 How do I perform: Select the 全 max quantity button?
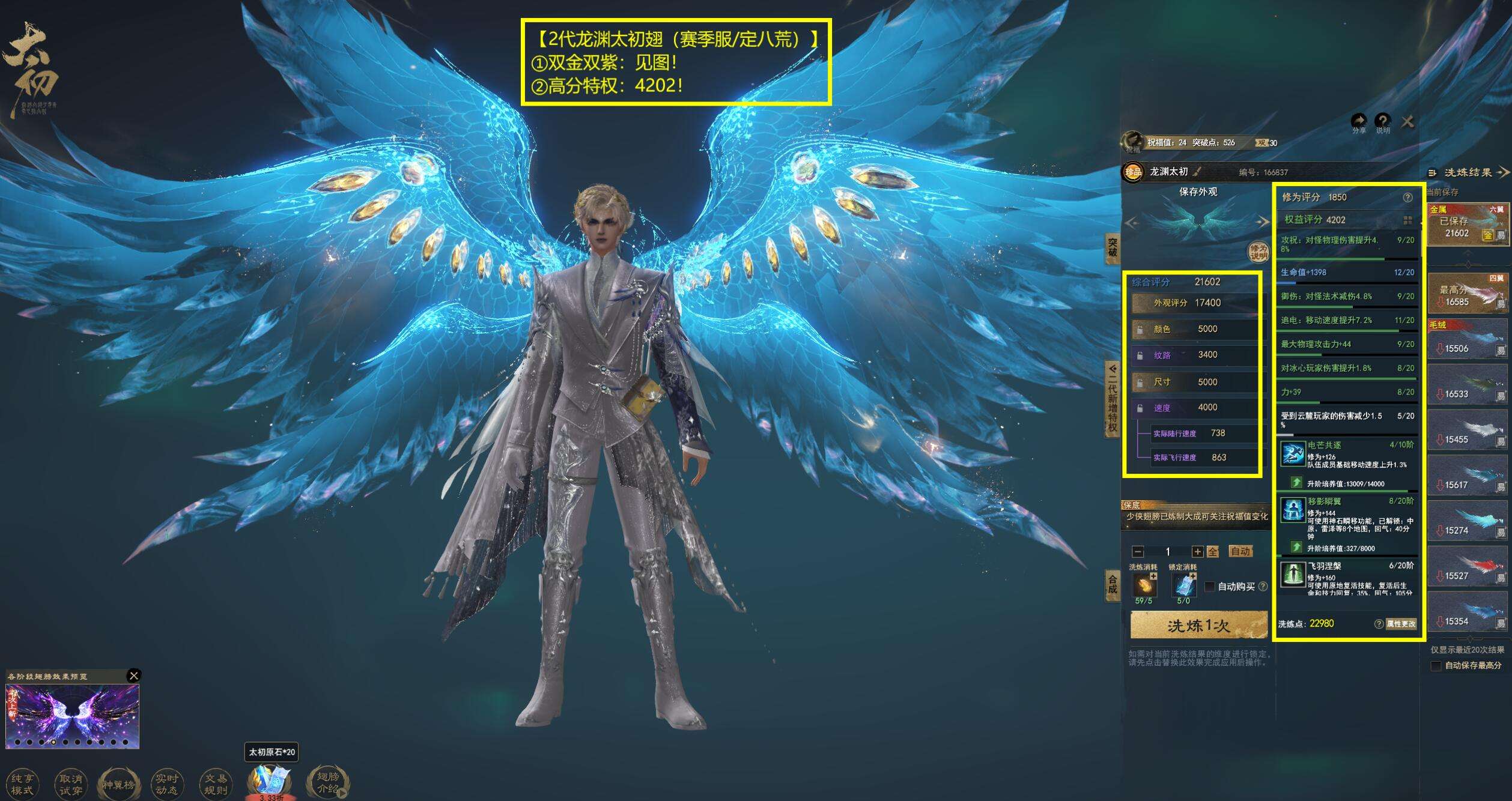click(x=1213, y=551)
